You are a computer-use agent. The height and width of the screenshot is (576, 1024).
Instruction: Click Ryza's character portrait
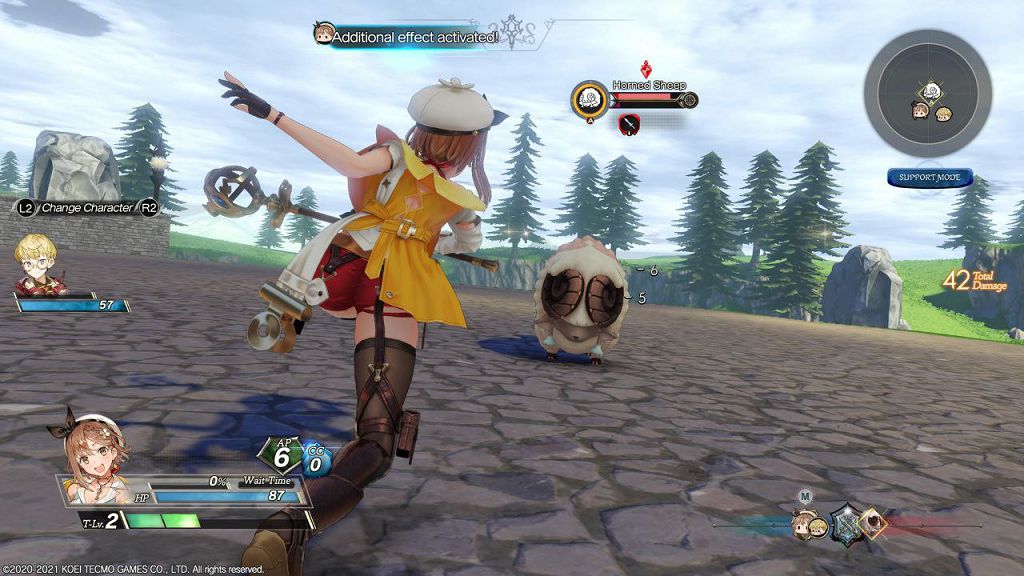pyautogui.click(x=88, y=451)
